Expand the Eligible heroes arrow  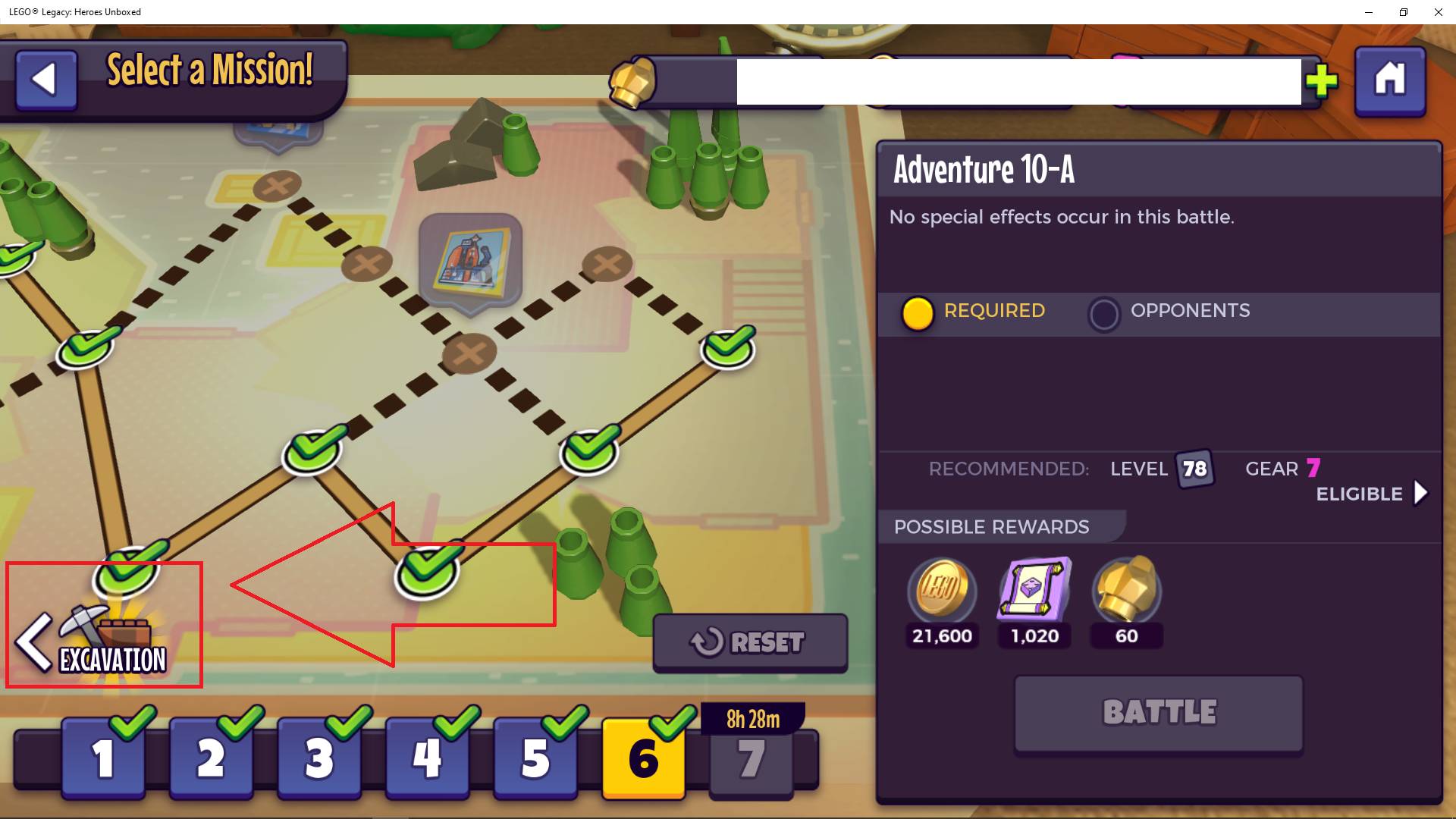pyautogui.click(x=1420, y=494)
